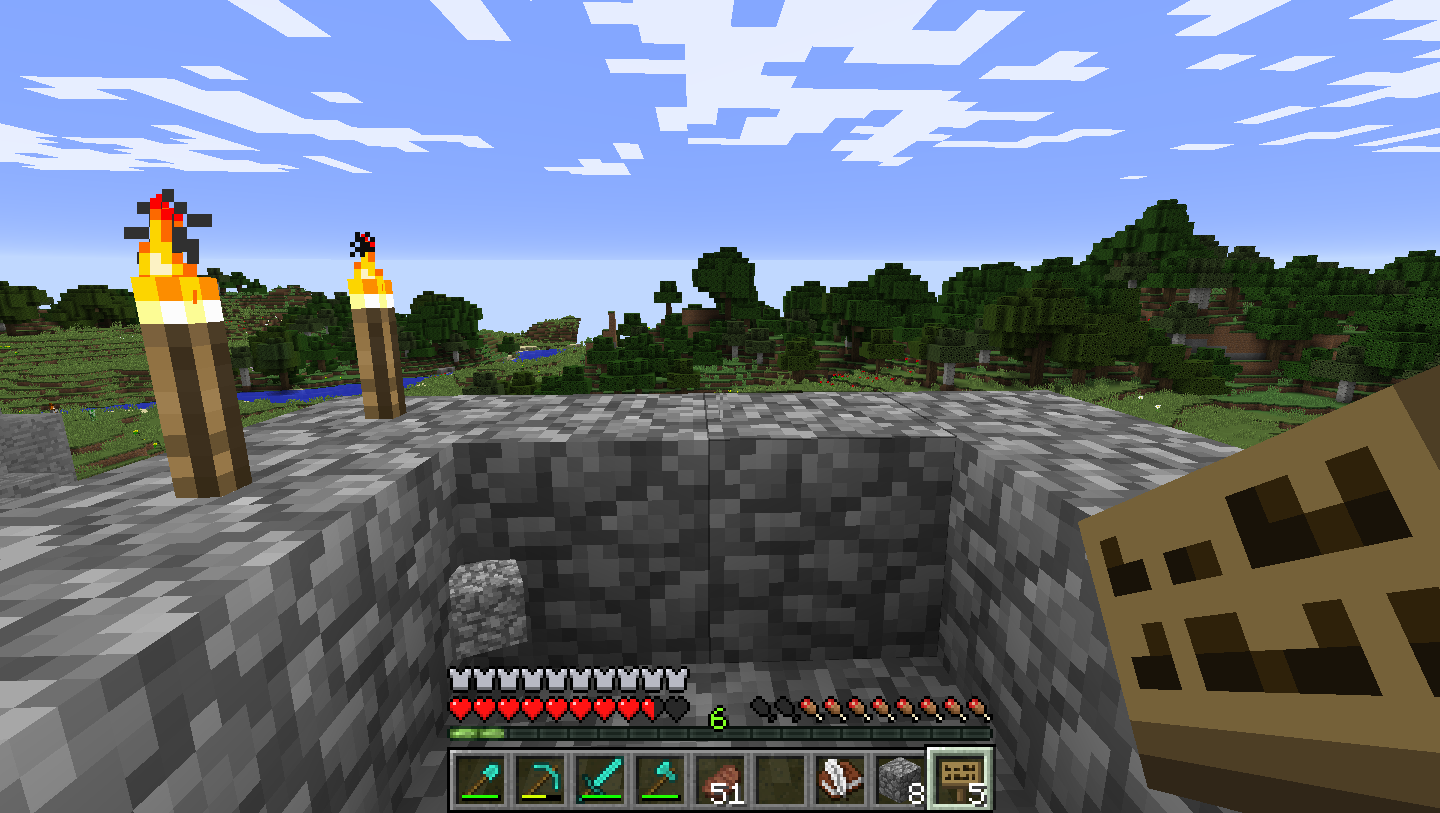Switch to the diamond axe slot

[660, 780]
